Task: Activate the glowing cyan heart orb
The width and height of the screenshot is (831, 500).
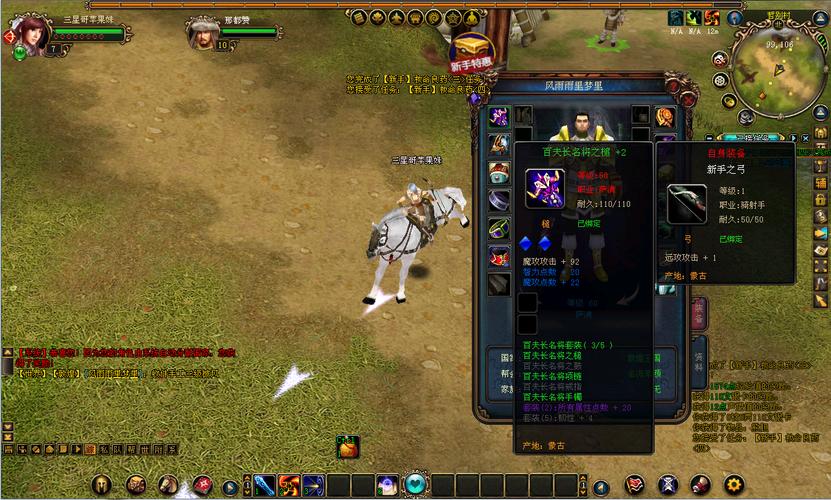Action: coord(416,485)
